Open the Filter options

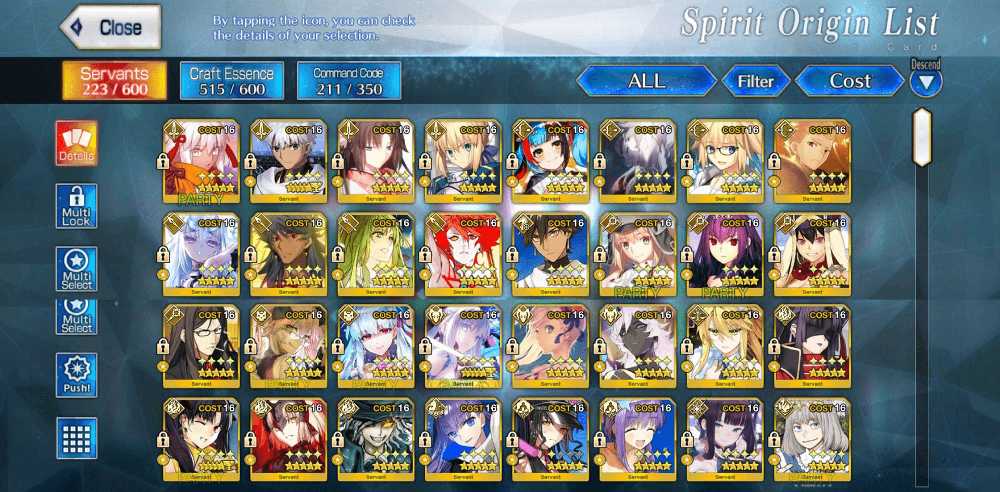pyautogui.click(x=756, y=81)
